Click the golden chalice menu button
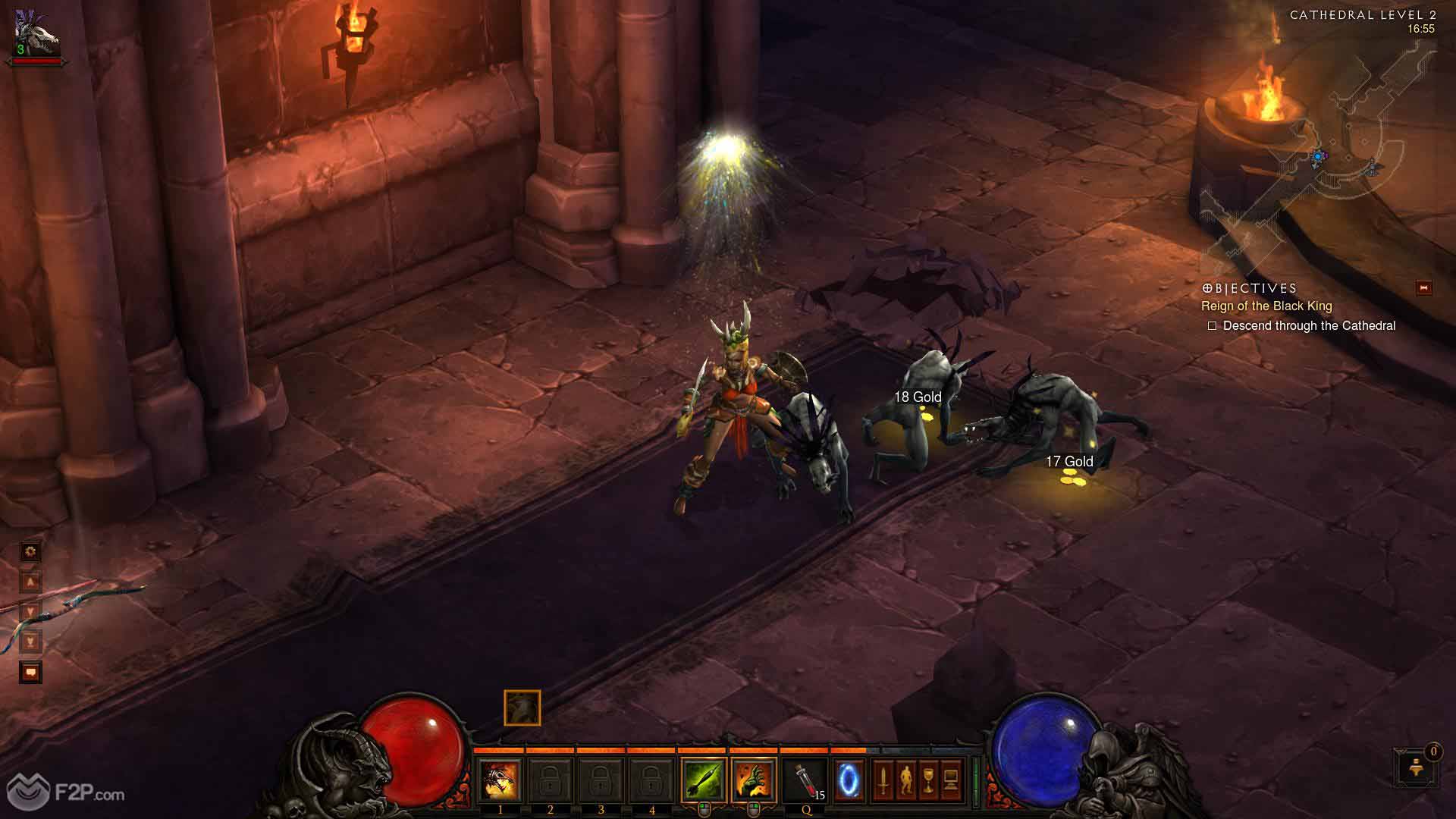Image resolution: width=1456 pixels, height=819 pixels. click(x=928, y=780)
